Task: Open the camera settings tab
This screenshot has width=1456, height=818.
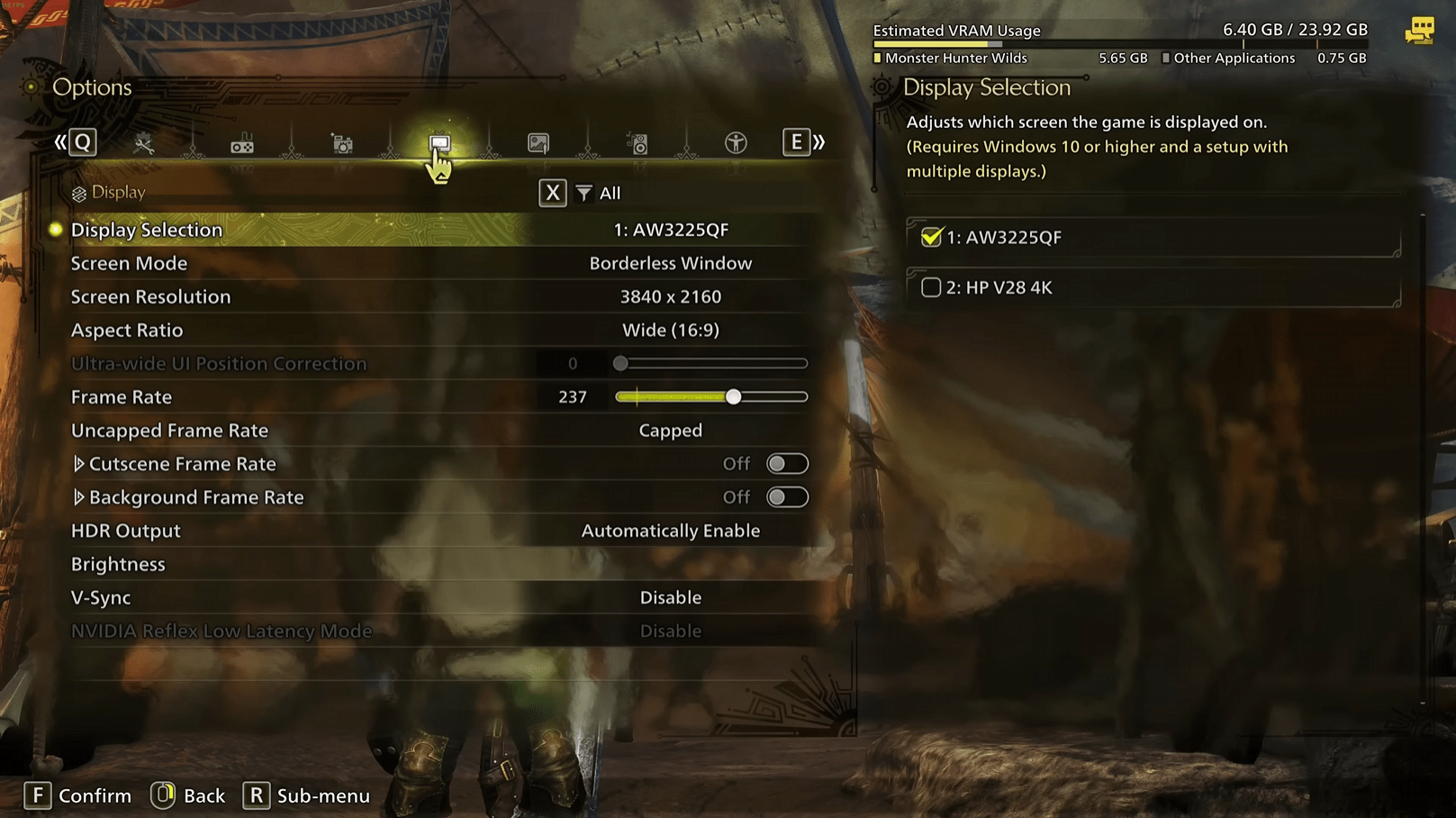Action: point(340,141)
